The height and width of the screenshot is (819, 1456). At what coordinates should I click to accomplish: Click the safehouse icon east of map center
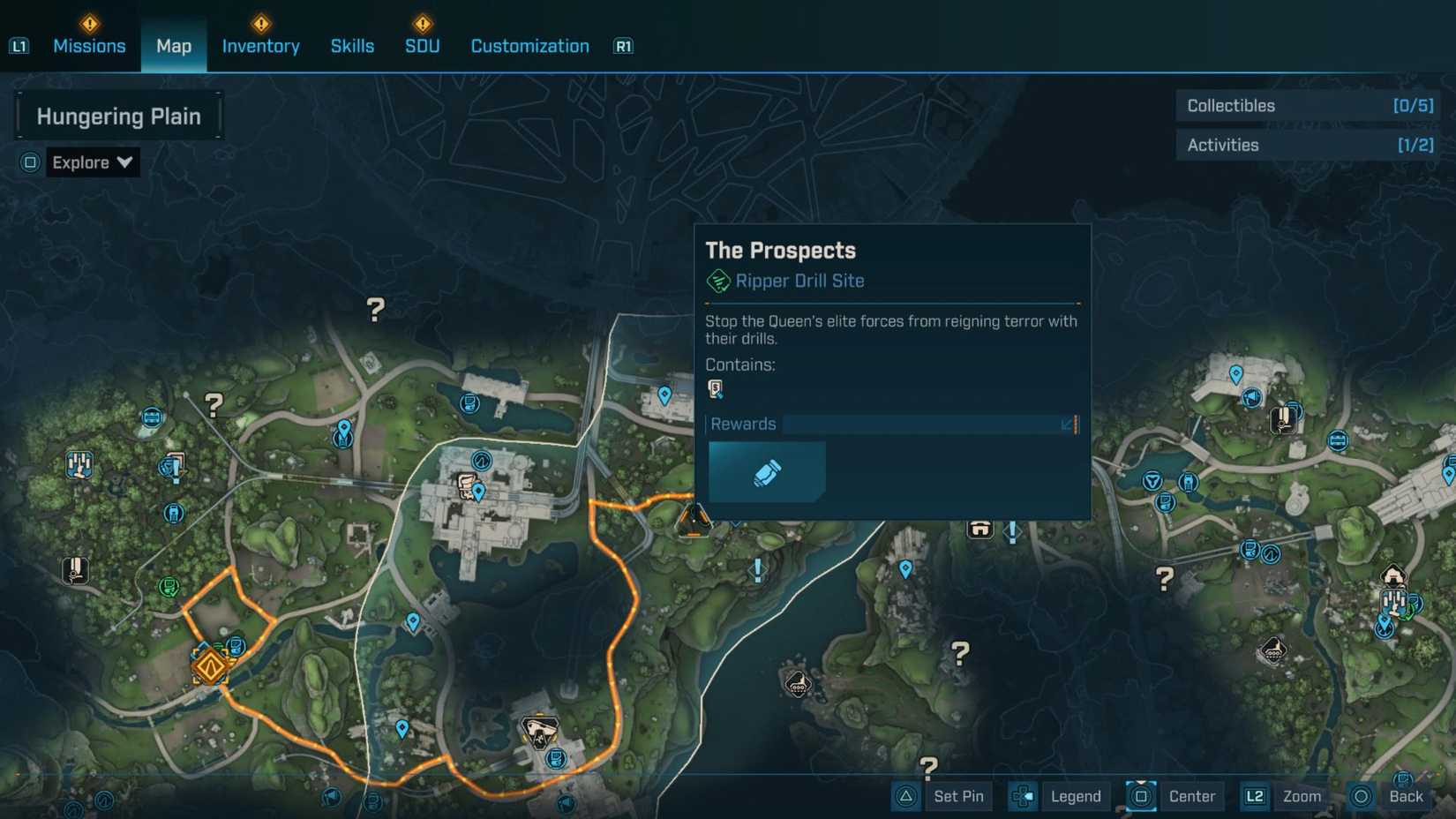tap(979, 530)
